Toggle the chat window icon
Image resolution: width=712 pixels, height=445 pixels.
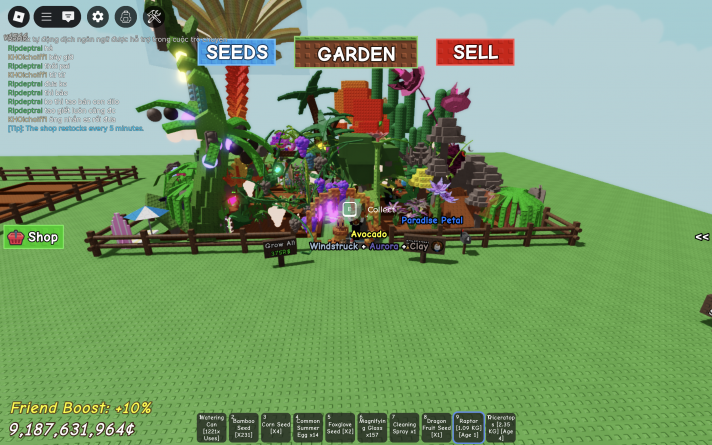[68, 16]
